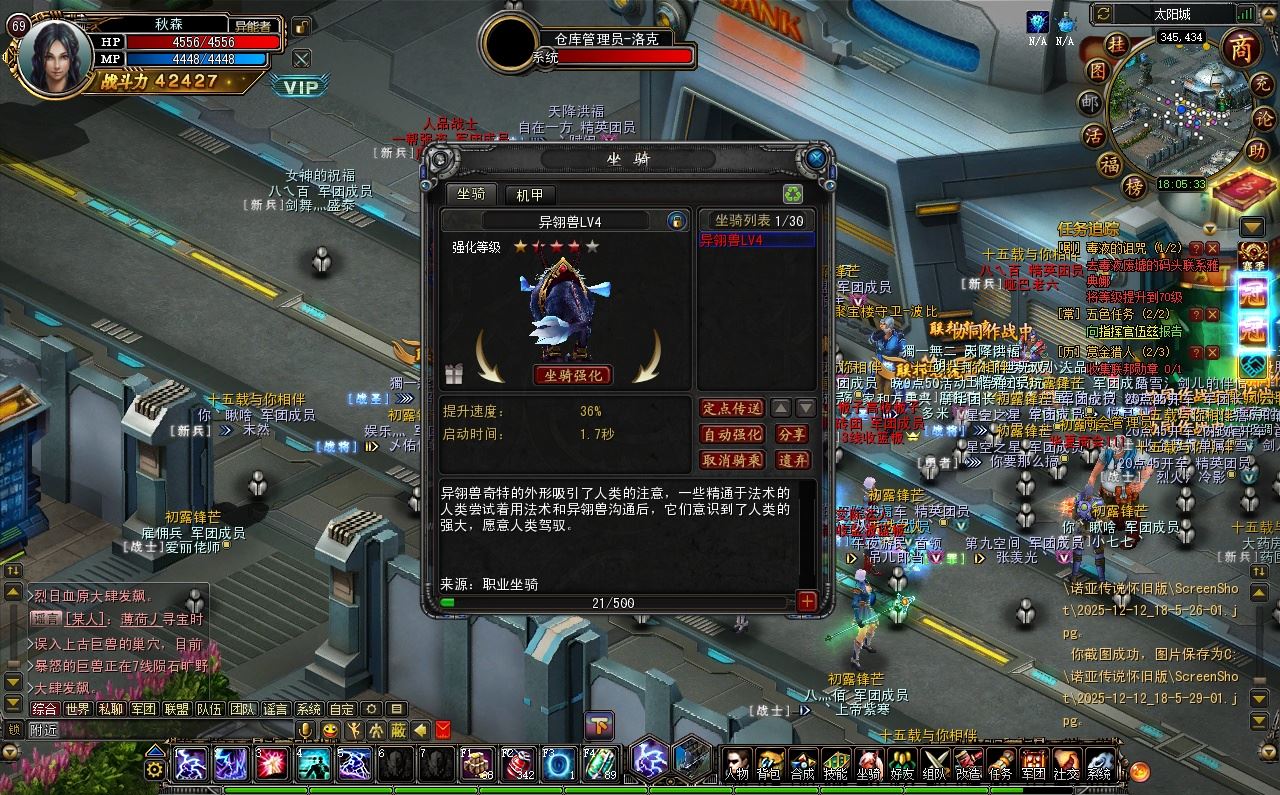The height and width of the screenshot is (795, 1280).
Task: Click the 坐骑强化 mount enhance button
Action: (573, 375)
